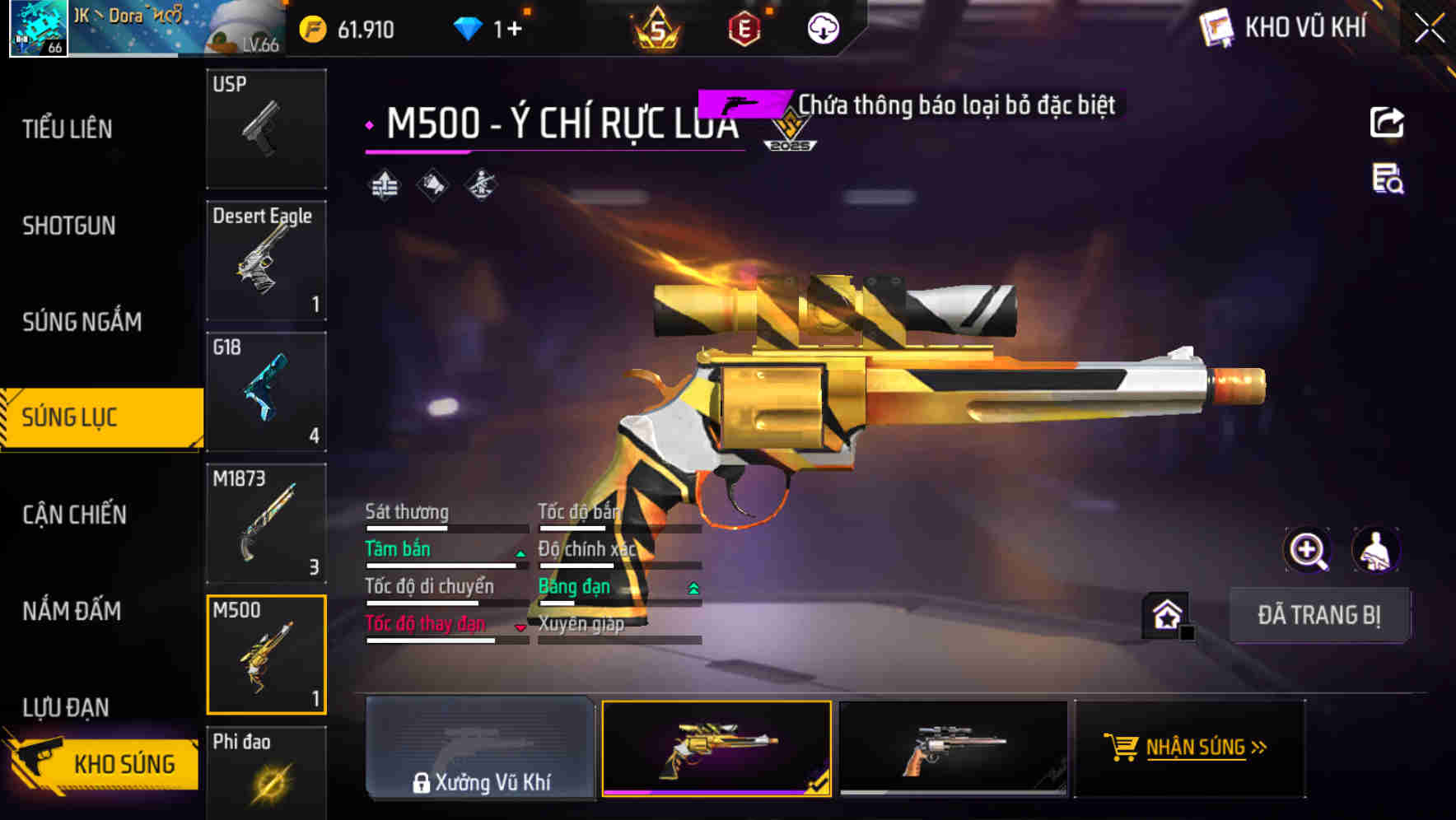This screenshot has width=1456, height=820.
Task: Click the stats upgrade diamond icon under weapon name
Action: (384, 184)
